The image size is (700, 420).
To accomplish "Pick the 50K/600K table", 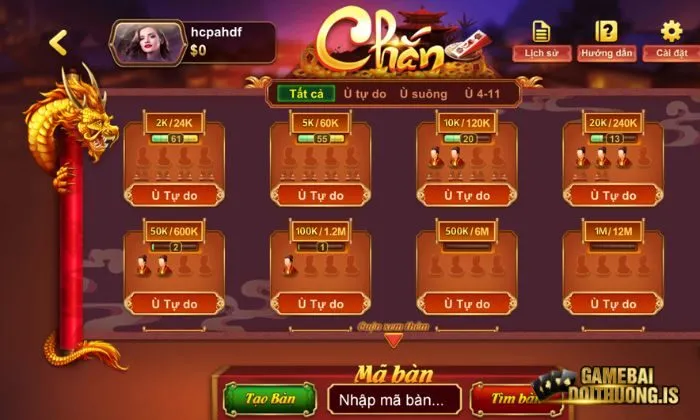I will point(174,270).
